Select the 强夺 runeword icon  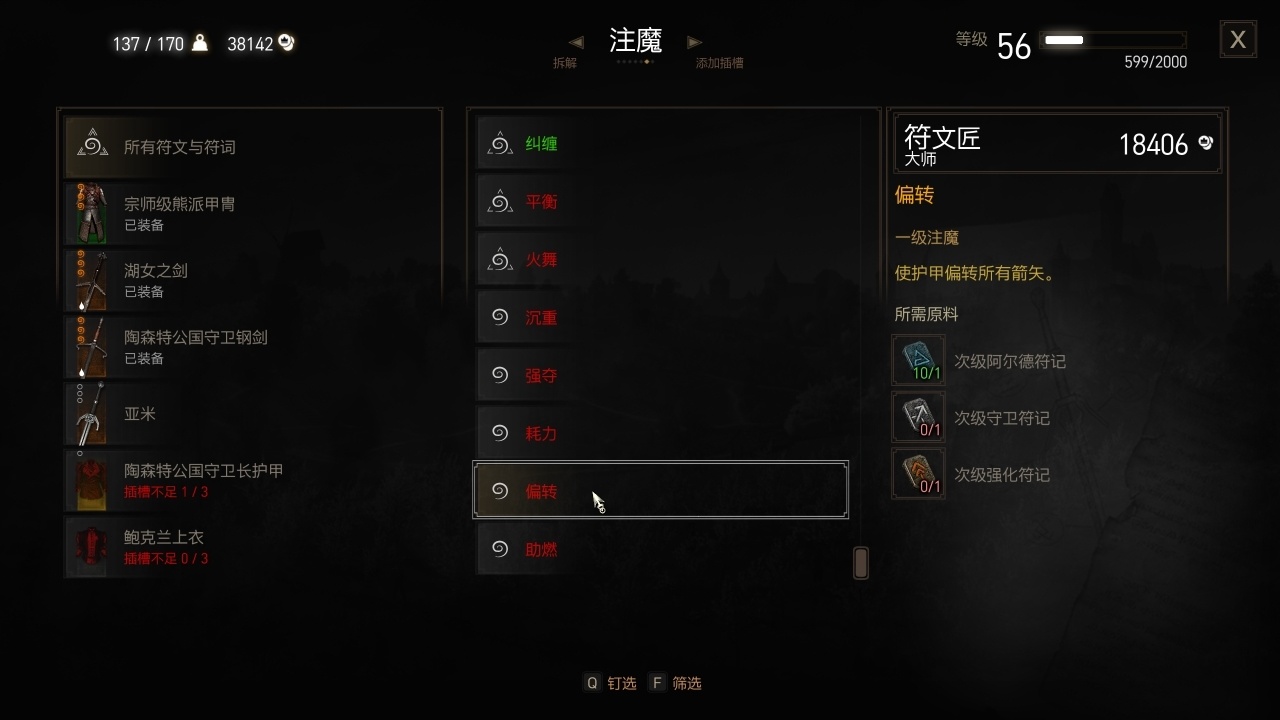499,374
